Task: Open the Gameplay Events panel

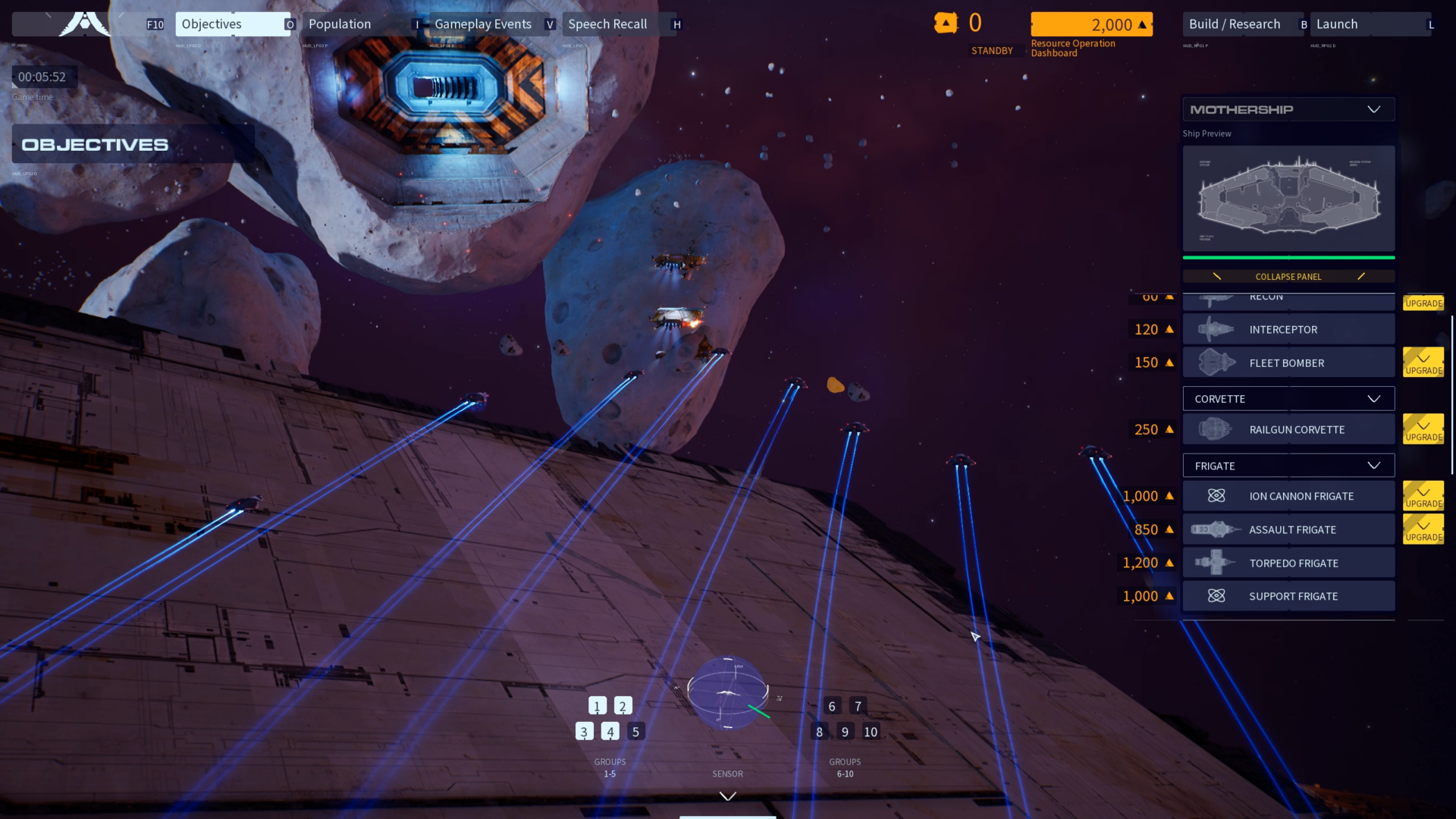Action: point(483,24)
